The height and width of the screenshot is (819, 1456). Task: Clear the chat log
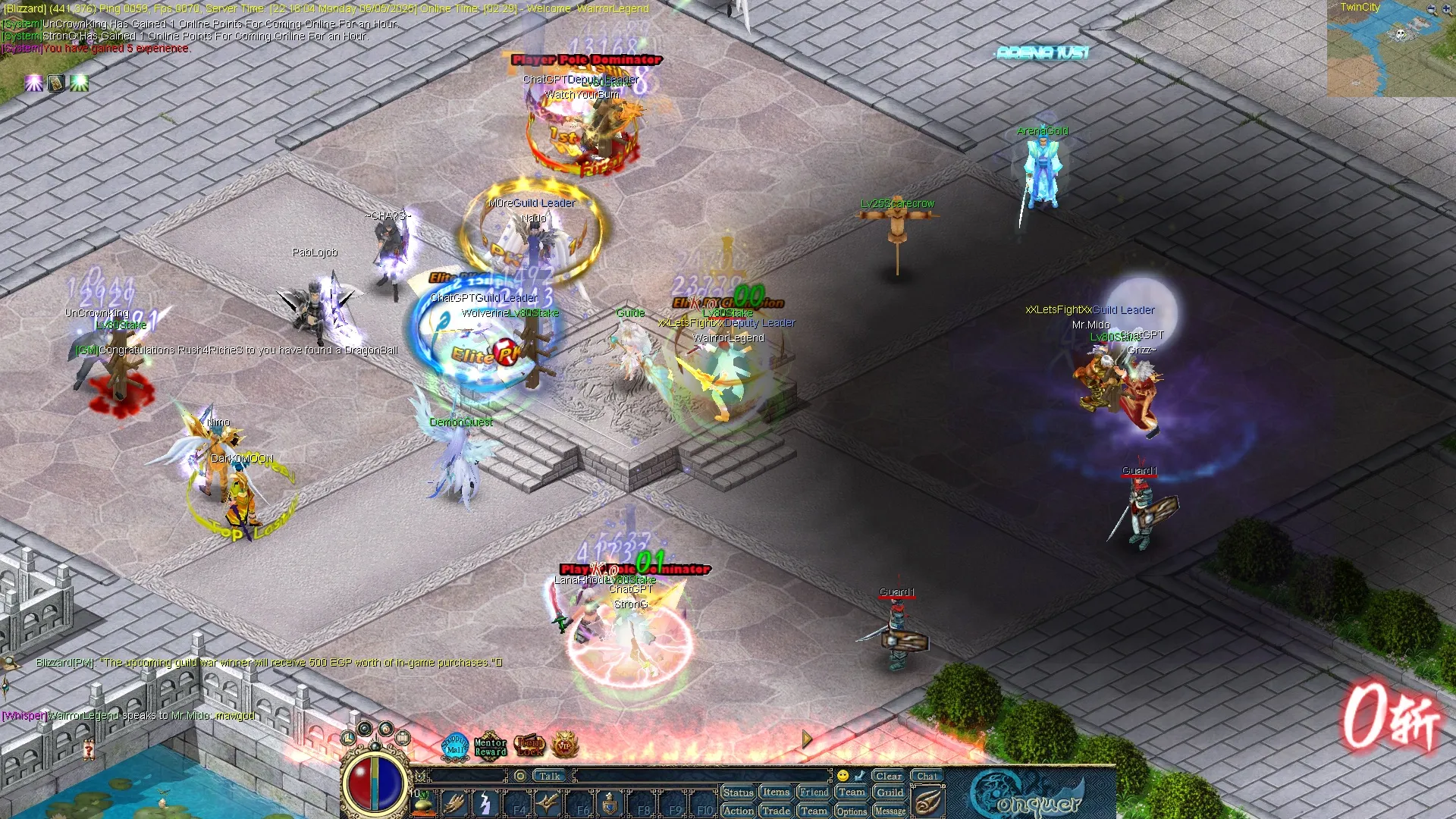(x=888, y=776)
